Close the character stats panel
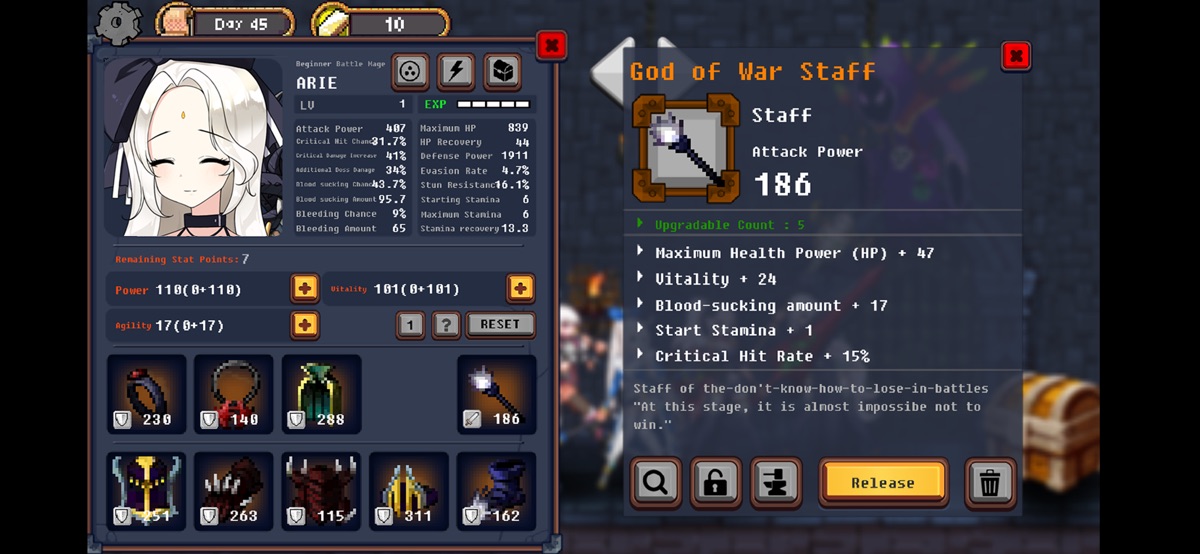The width and height of the screenshot is (1200, 554). [551, 45]
